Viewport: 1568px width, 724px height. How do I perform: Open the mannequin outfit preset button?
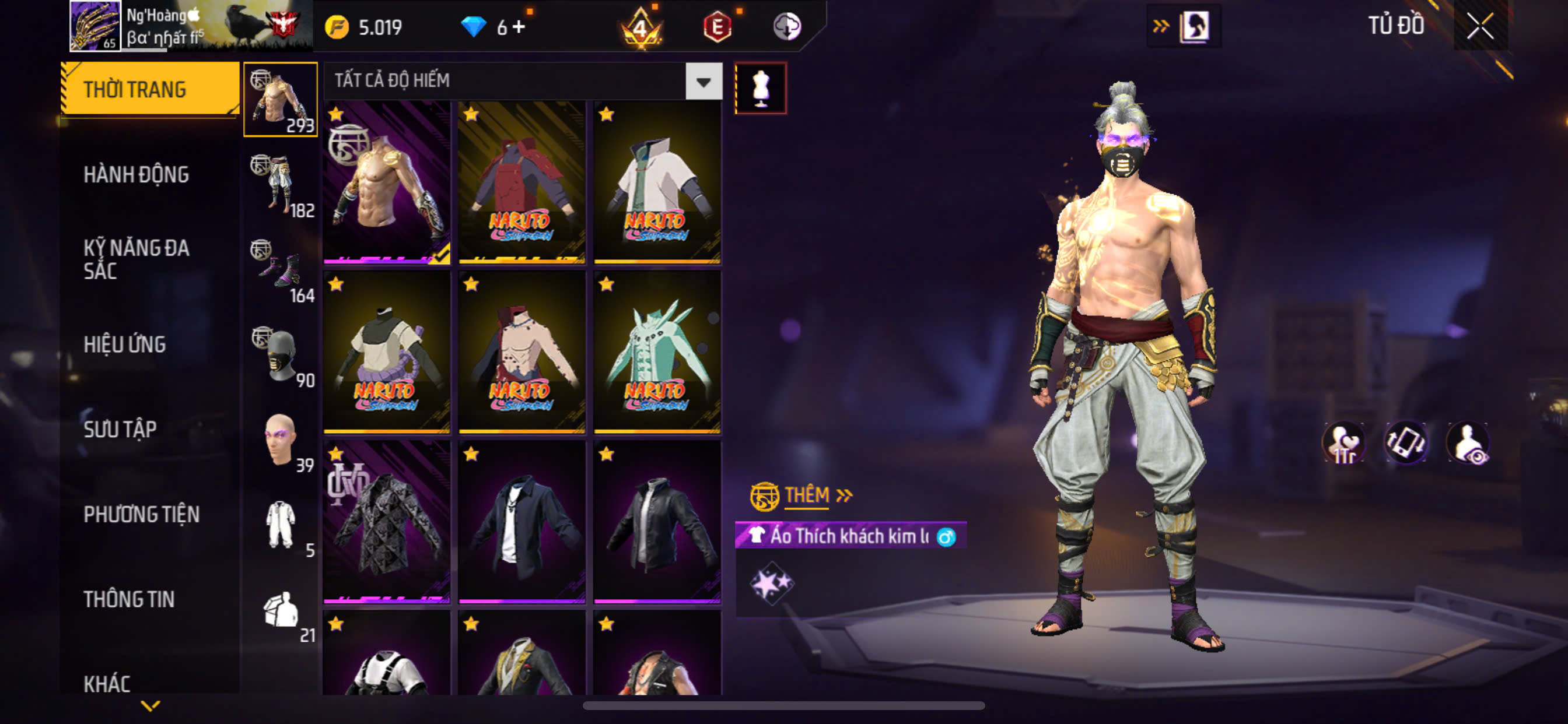(760, 88)
